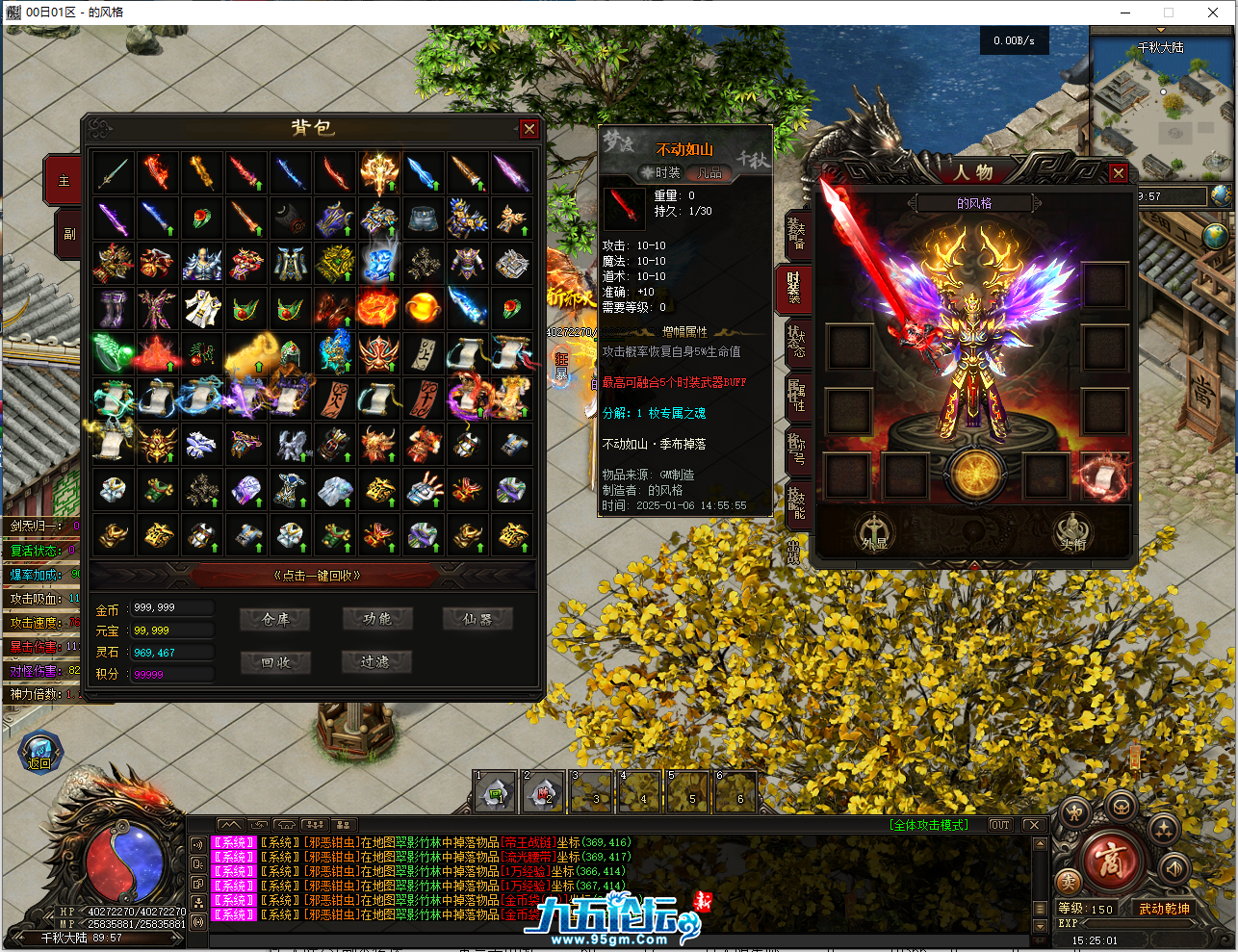Click the 返回 return icon

(39, 753)
